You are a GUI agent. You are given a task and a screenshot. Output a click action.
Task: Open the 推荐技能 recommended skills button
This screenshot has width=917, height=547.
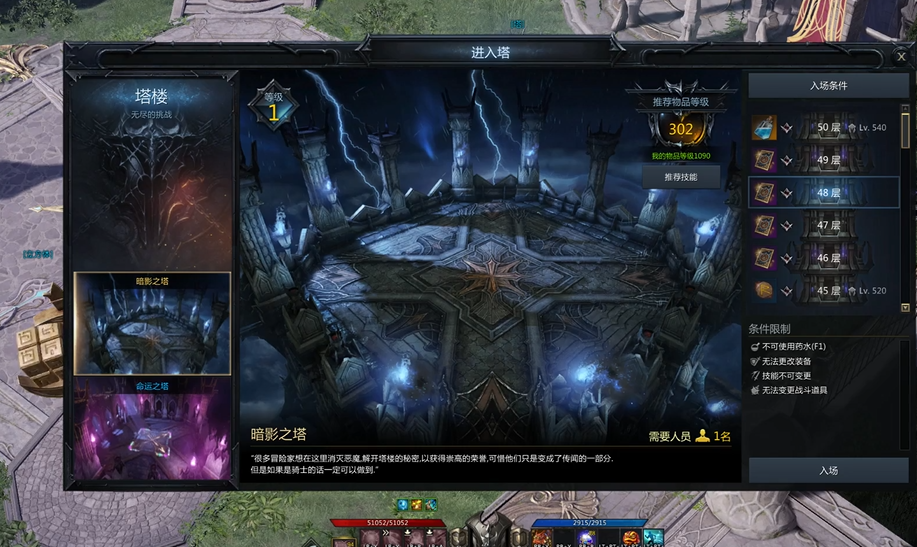tap(680, 177)
